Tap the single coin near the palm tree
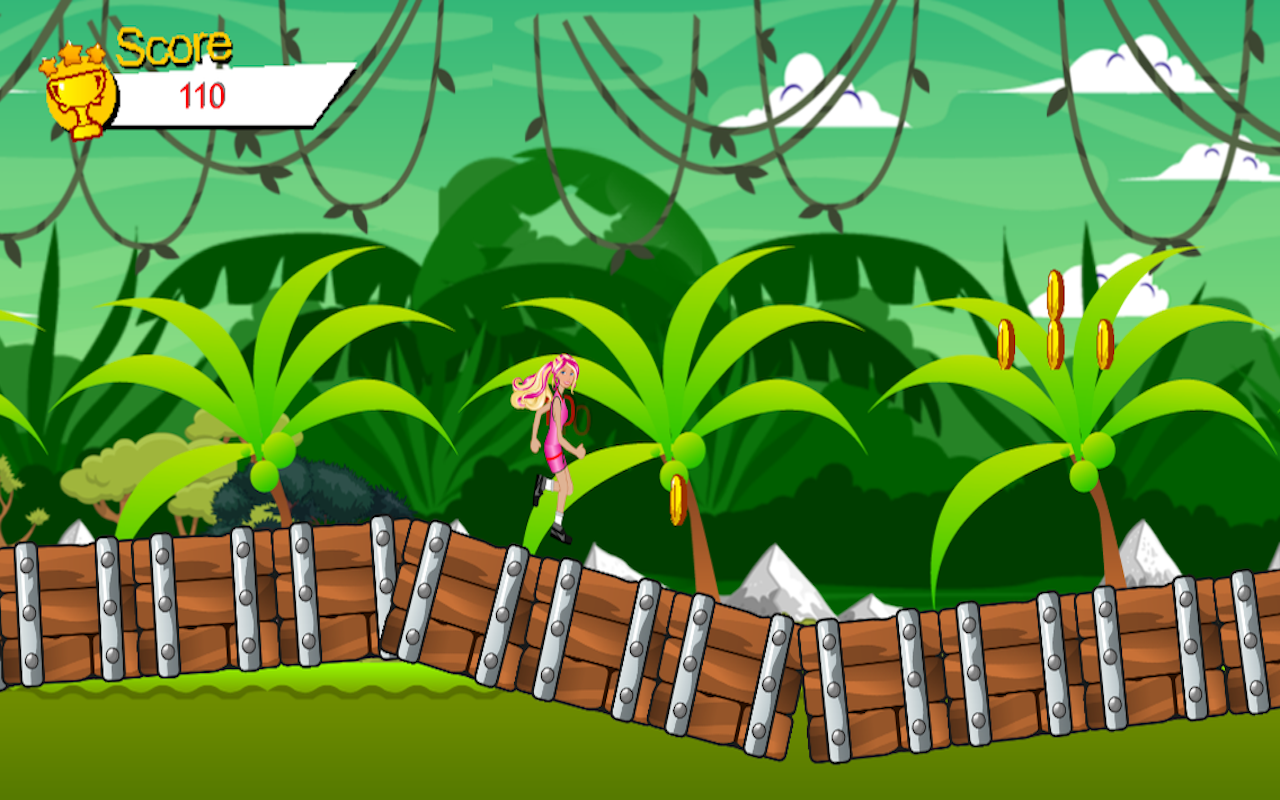The width and height of the screenshot is (1280, 800). coord(677,498)
